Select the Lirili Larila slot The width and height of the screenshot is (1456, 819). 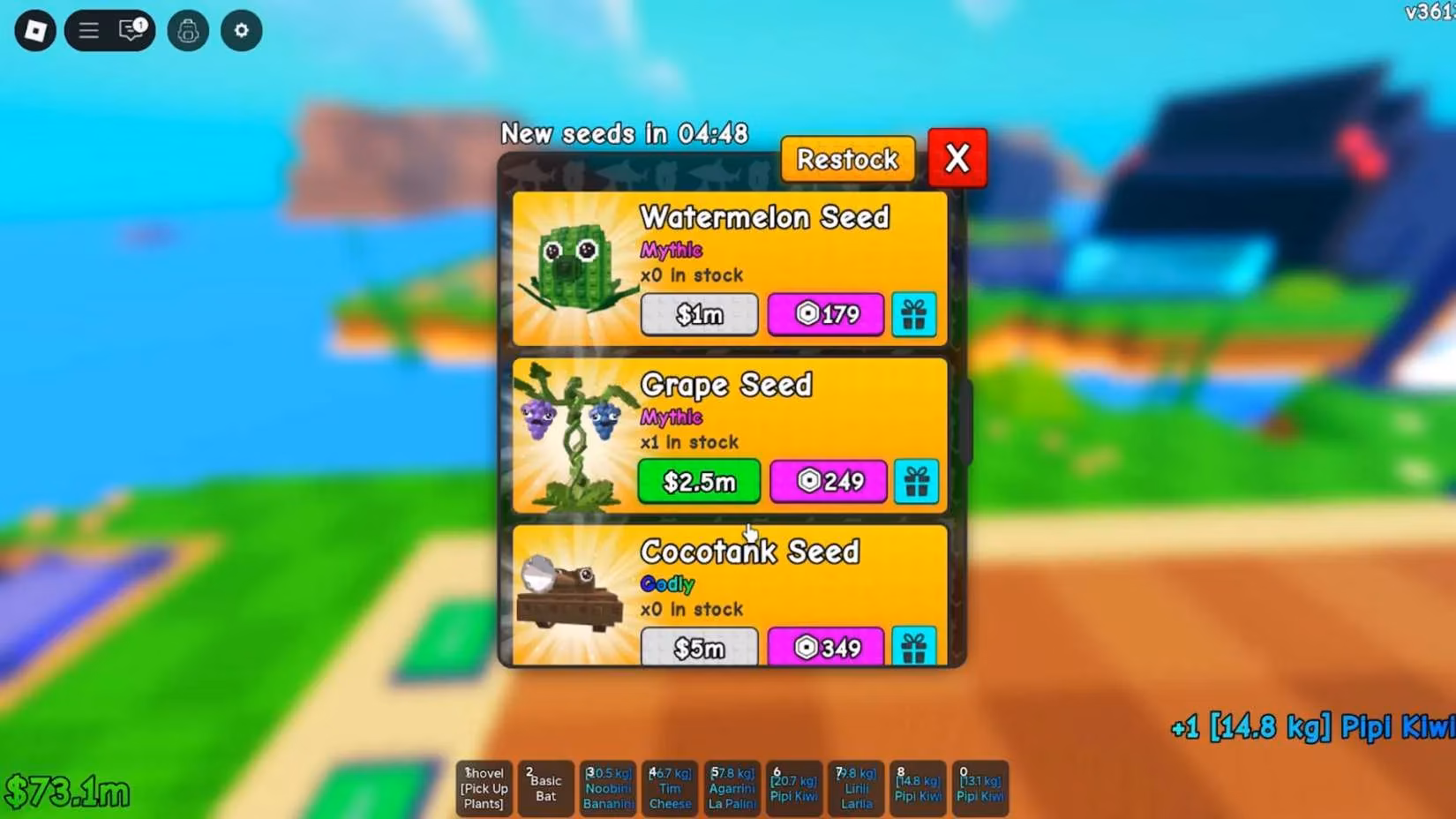pyautogui.click(x=855, y=787)
